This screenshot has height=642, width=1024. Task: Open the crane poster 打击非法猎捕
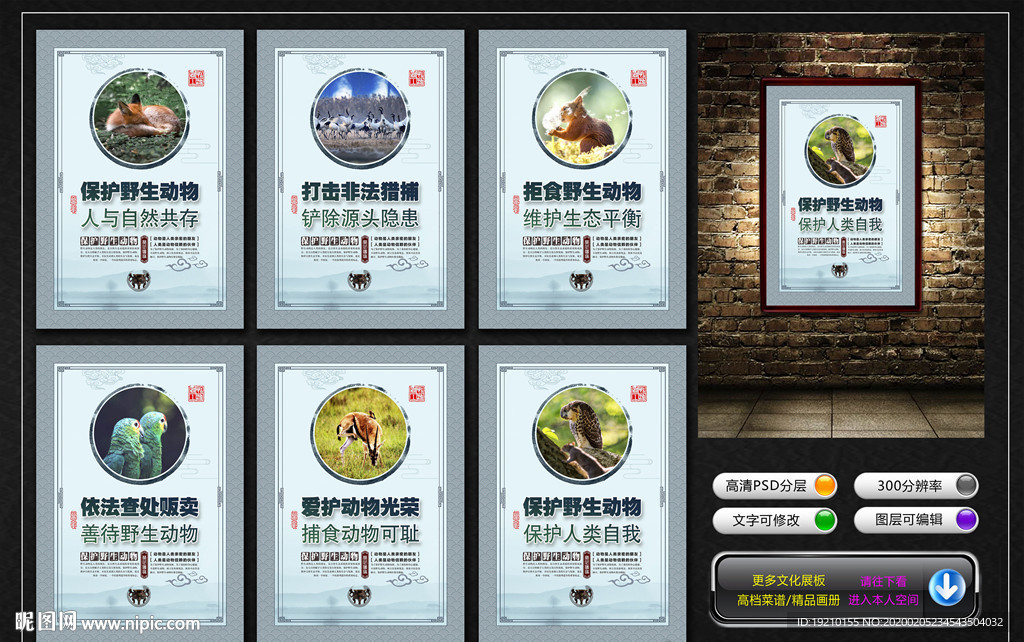tap(360, 180)
